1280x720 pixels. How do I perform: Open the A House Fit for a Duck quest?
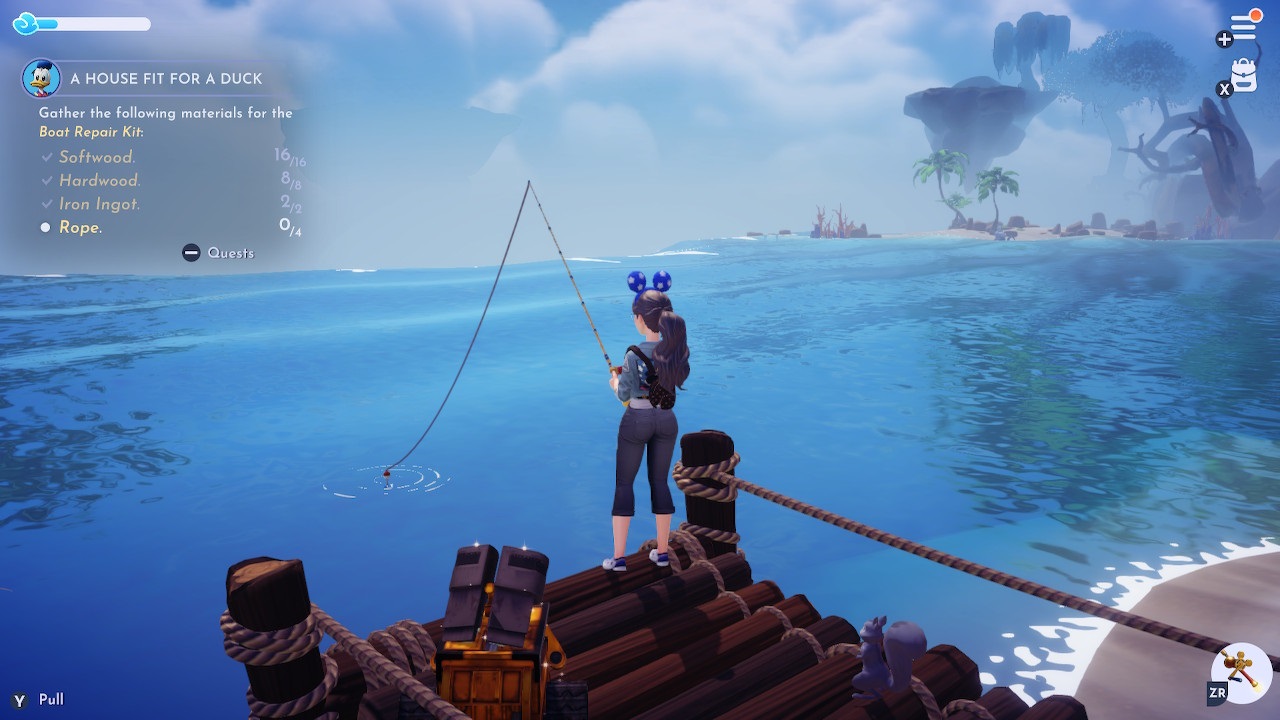pos(166,79)
